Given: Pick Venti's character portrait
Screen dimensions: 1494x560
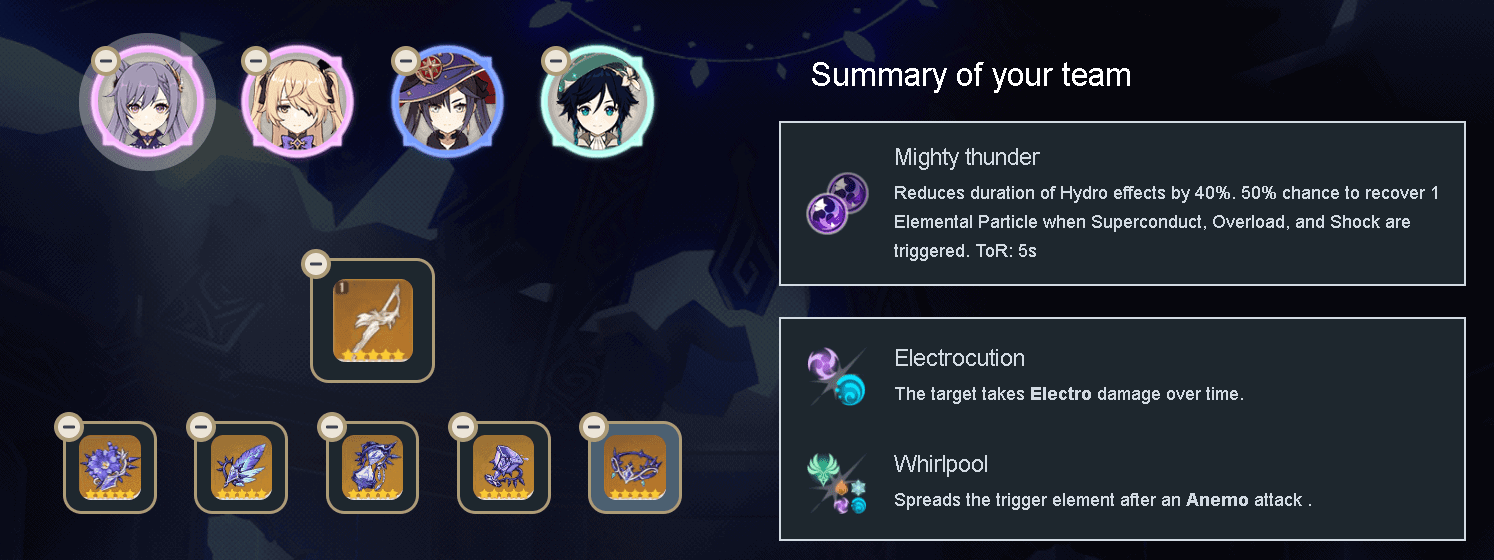Looking at the screenshot, I should (x=596, y=103).
